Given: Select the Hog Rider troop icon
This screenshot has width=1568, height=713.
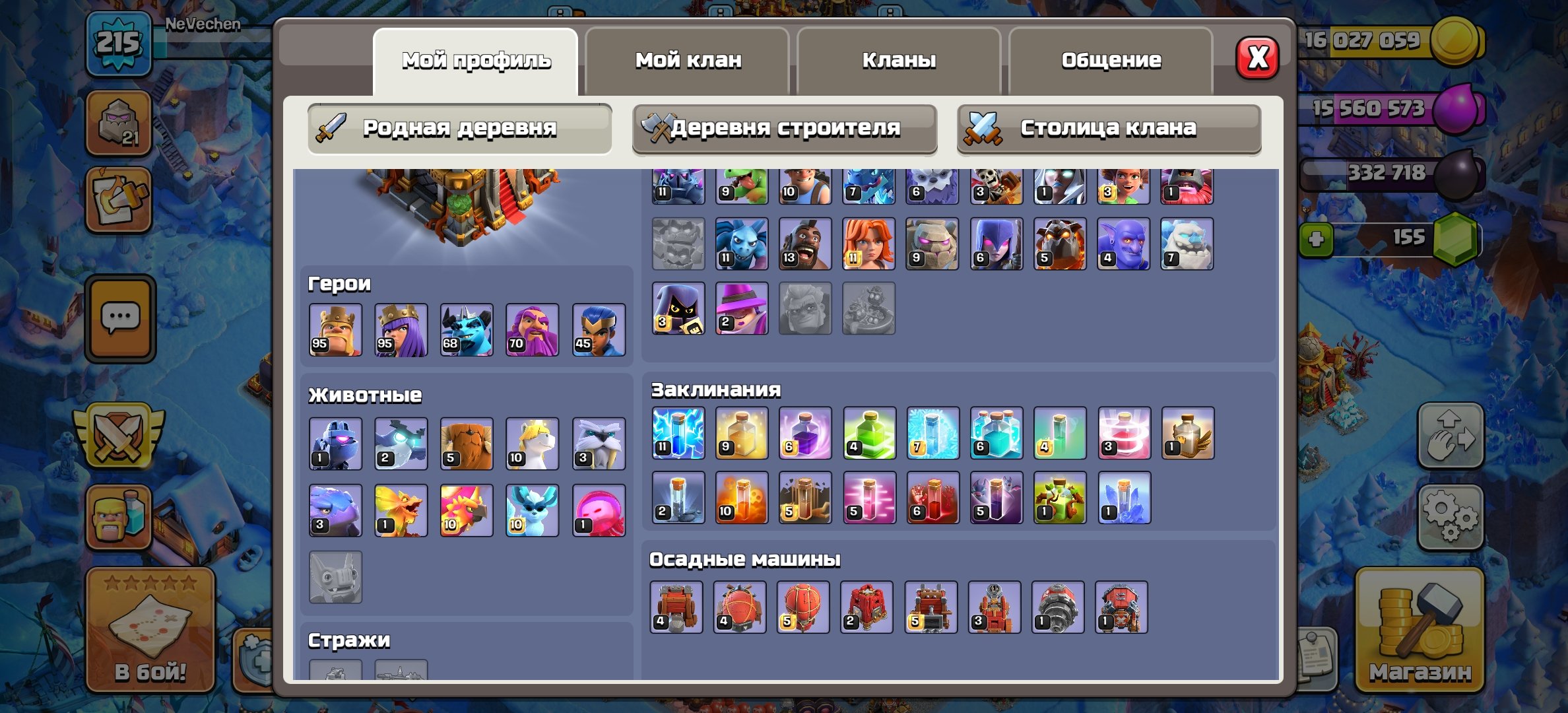Looking at the screenshot, I should point(804,244).
